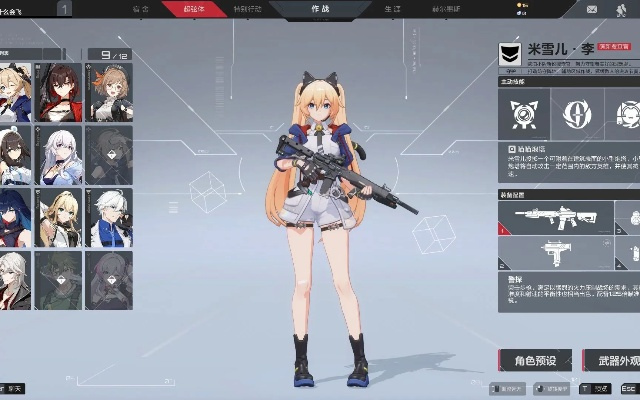Select the red-haired character portrait

pos(60,91)
